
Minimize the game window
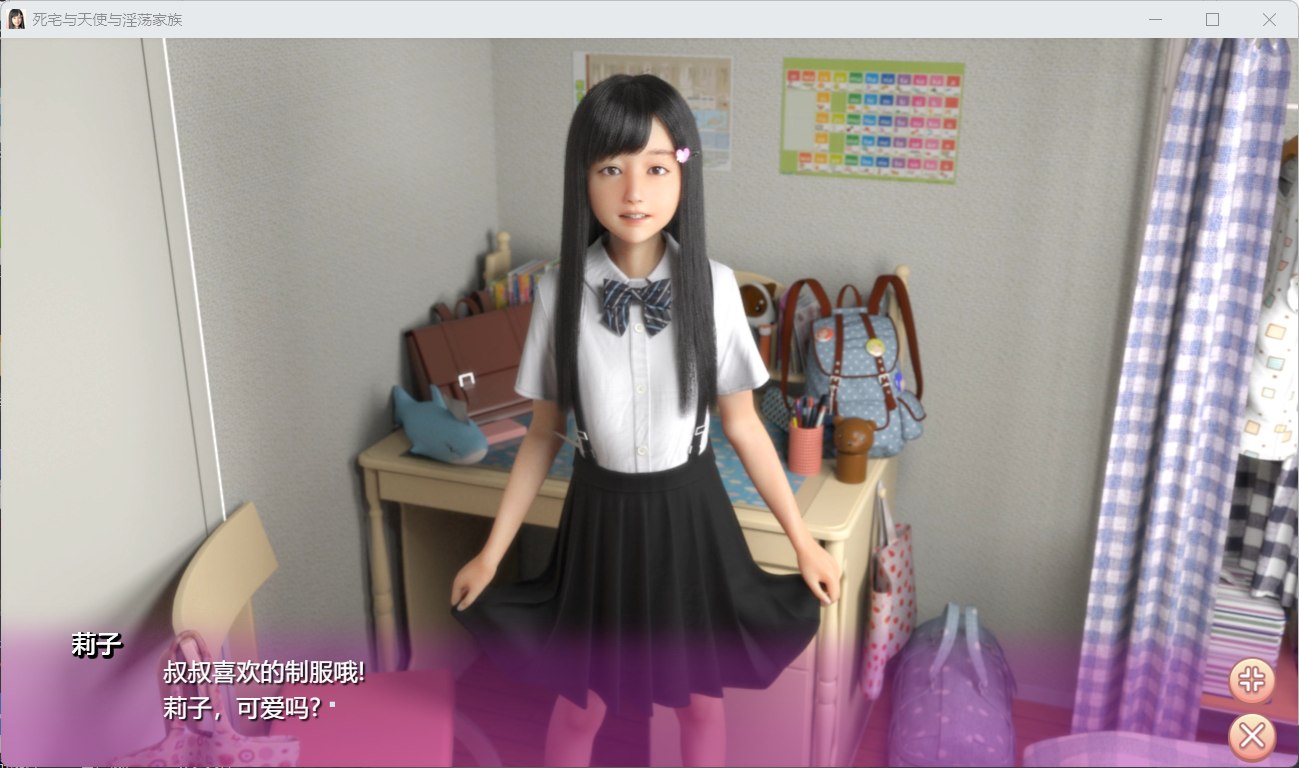coord(1155,19)
